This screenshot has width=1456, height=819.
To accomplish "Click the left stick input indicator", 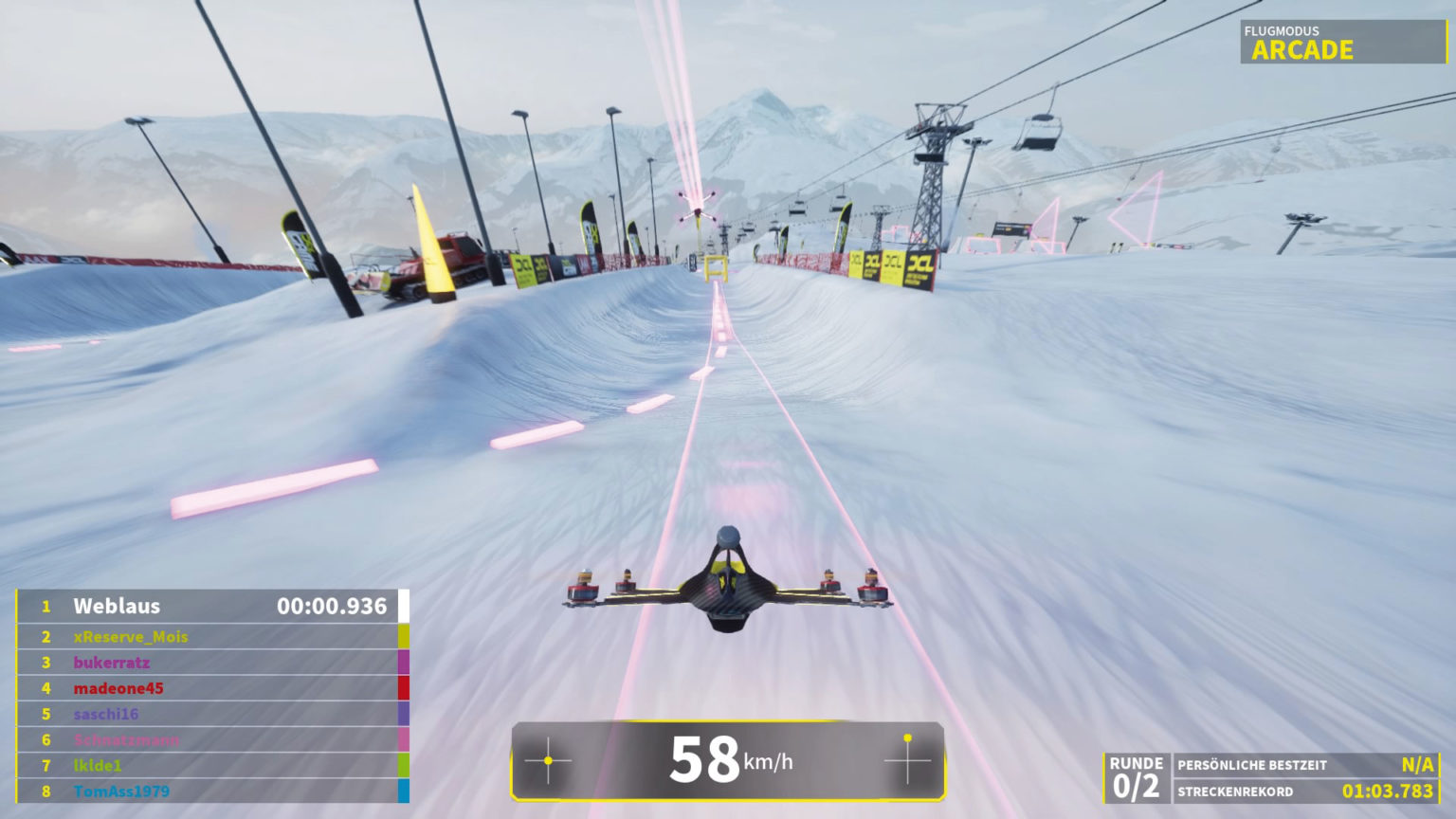I will (549, 760).
